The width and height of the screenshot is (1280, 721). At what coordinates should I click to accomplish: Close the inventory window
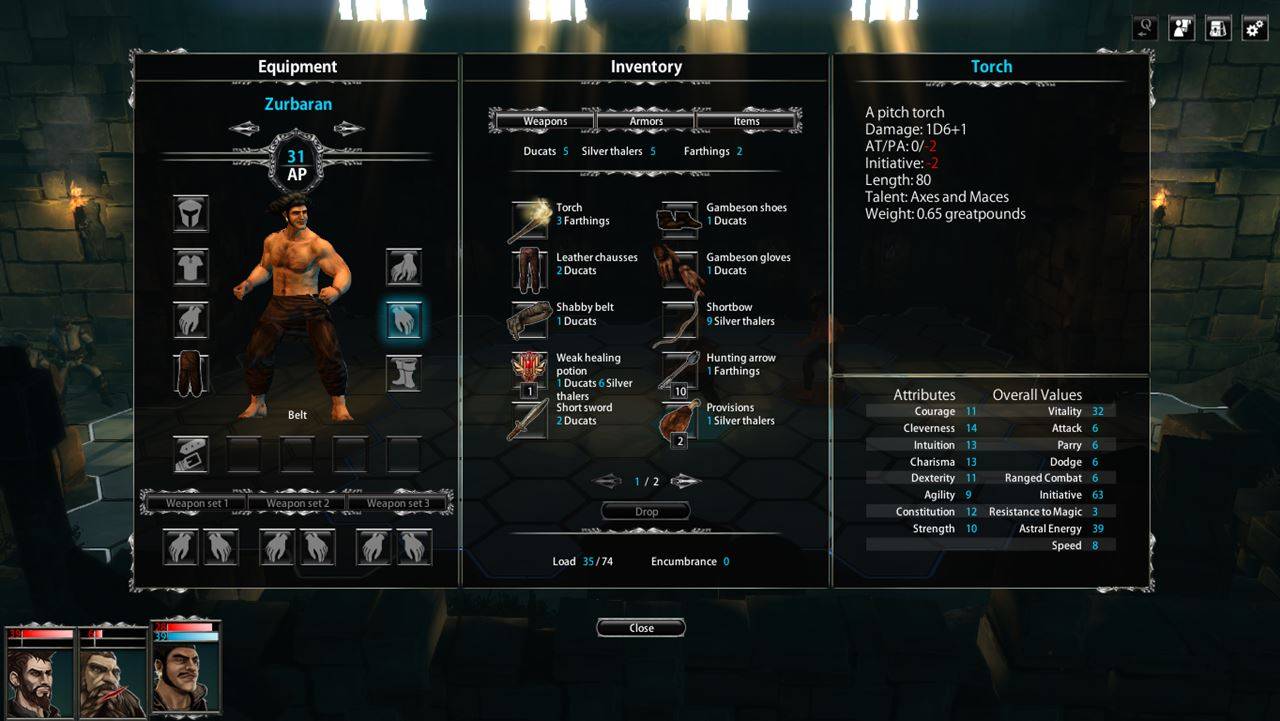[x=641, y=628]
